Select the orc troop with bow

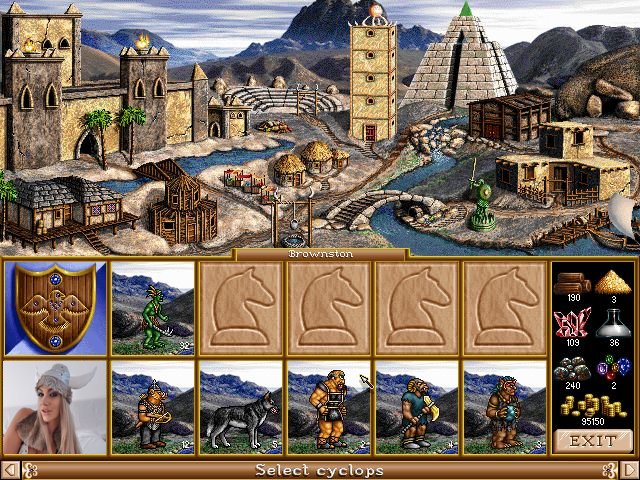click(153, 408)
